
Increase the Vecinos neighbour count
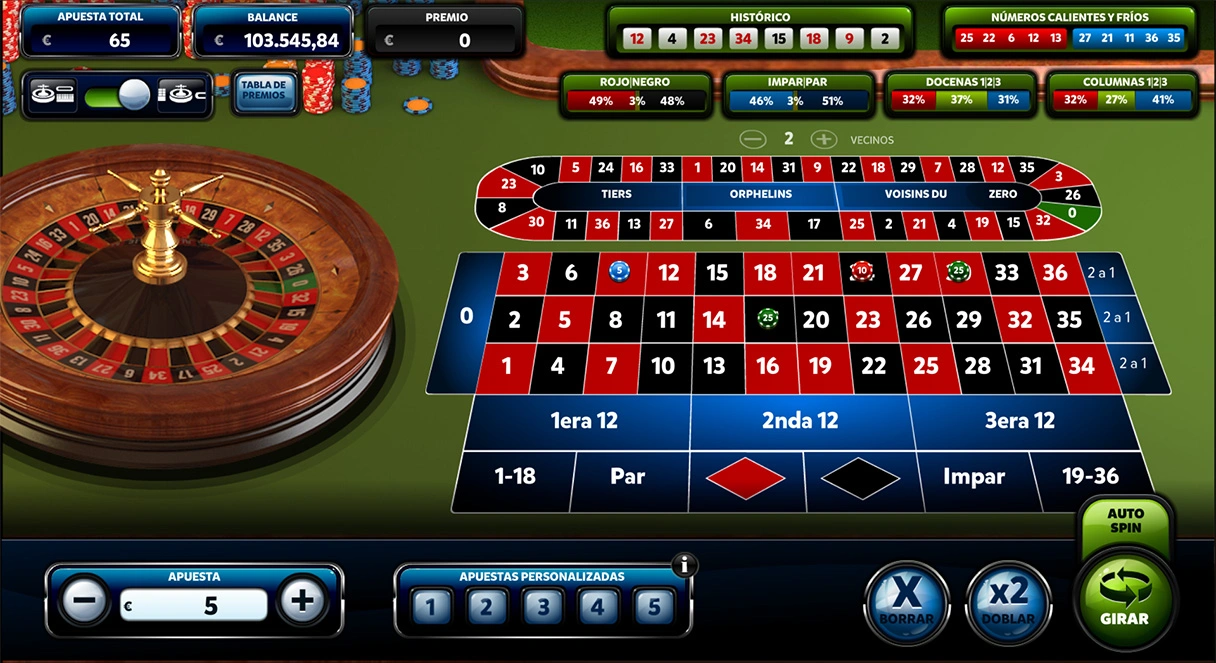(823, 139)
